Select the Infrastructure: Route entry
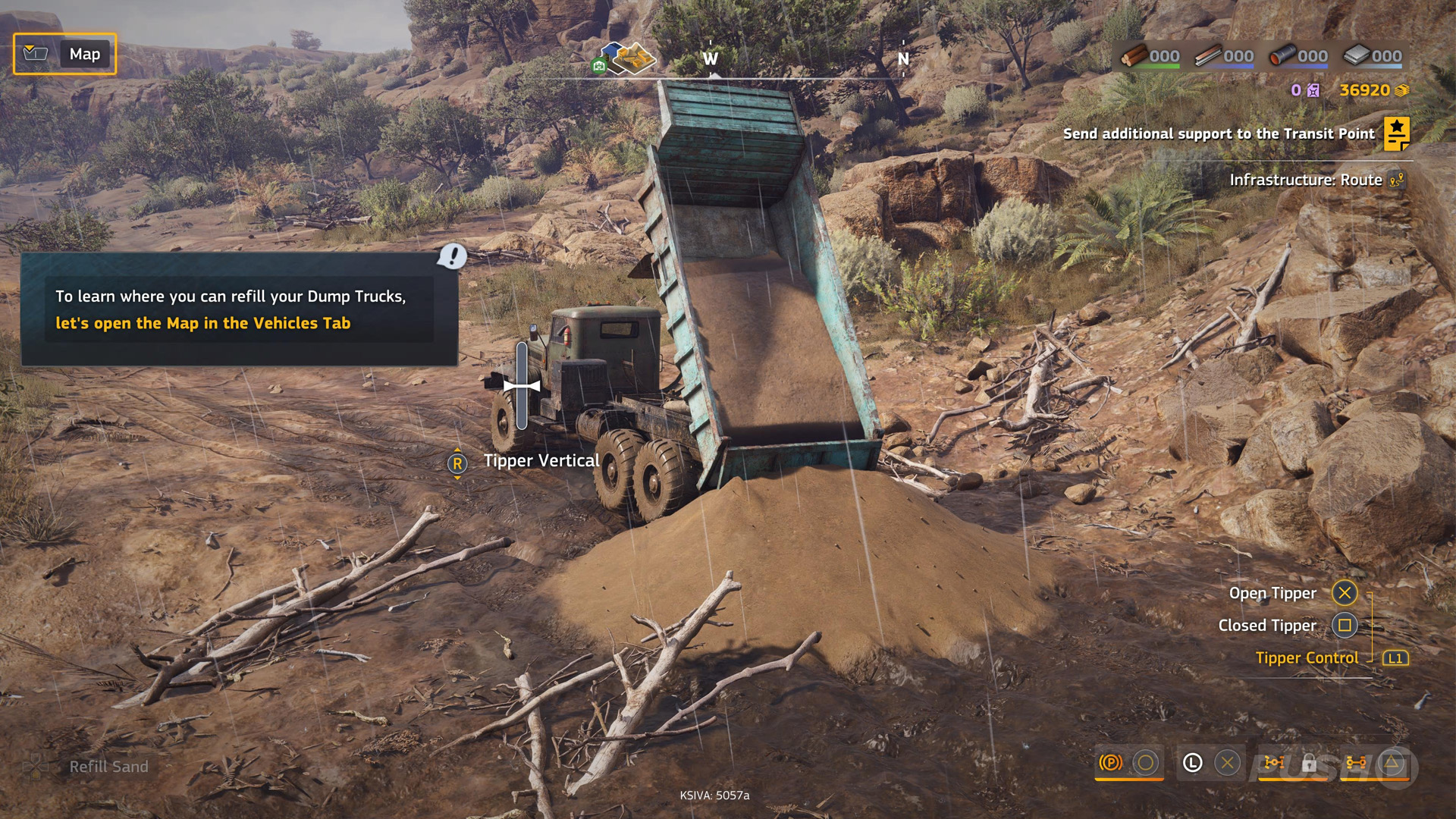The image size is (1456, 819). 1306,180
